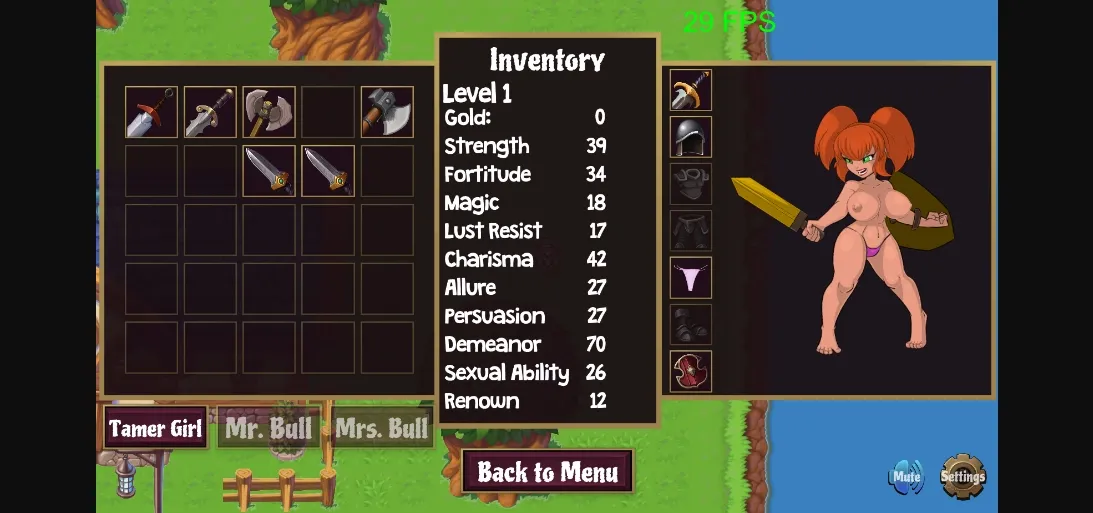Image resolution: width=1093 pixels, height=513 pixels.
Task: Open the Settings gear
Action: tap(962, 477)
